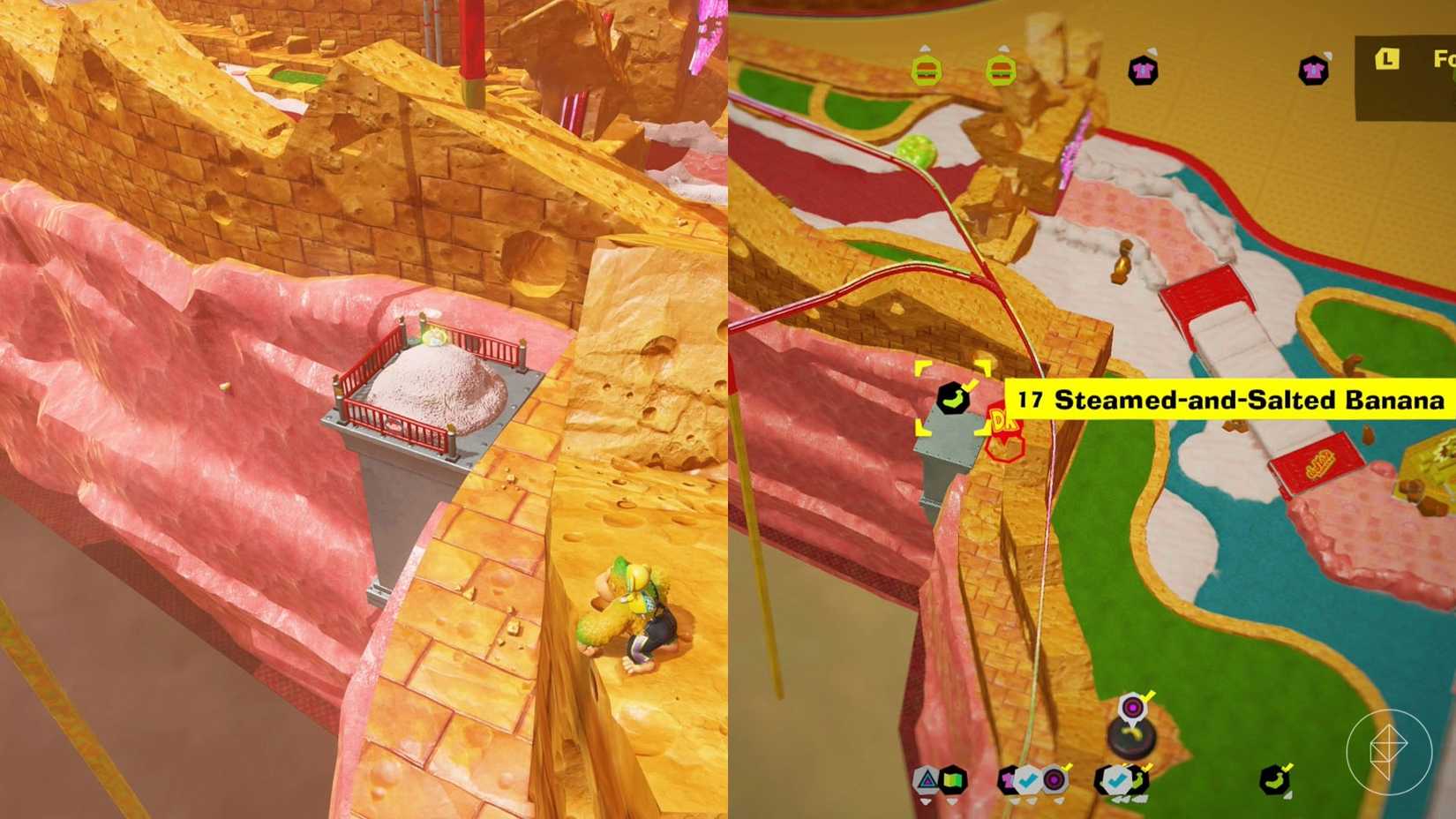Click the purple record disc marker on the cliff
The width and height of the screenshot is (1456, 819).
[1131, 706]
